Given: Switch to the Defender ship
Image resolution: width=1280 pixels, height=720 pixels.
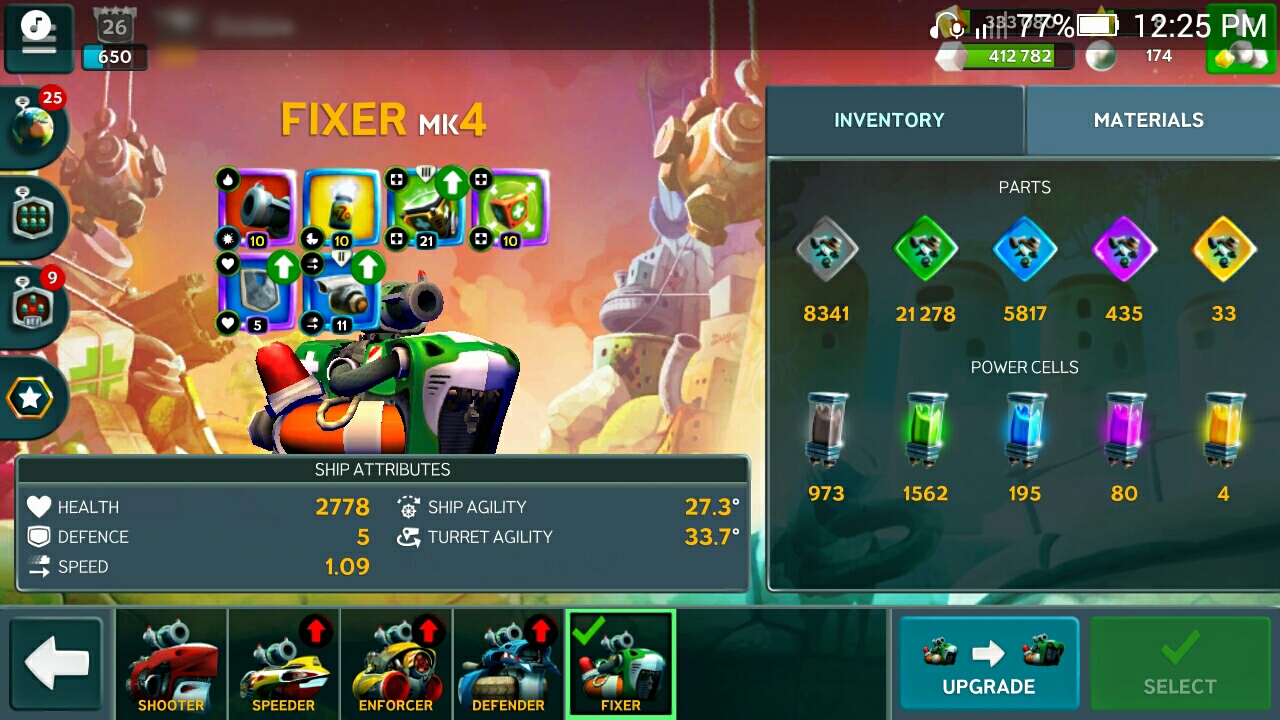Looking at the screenshot, I should [508, 664].
